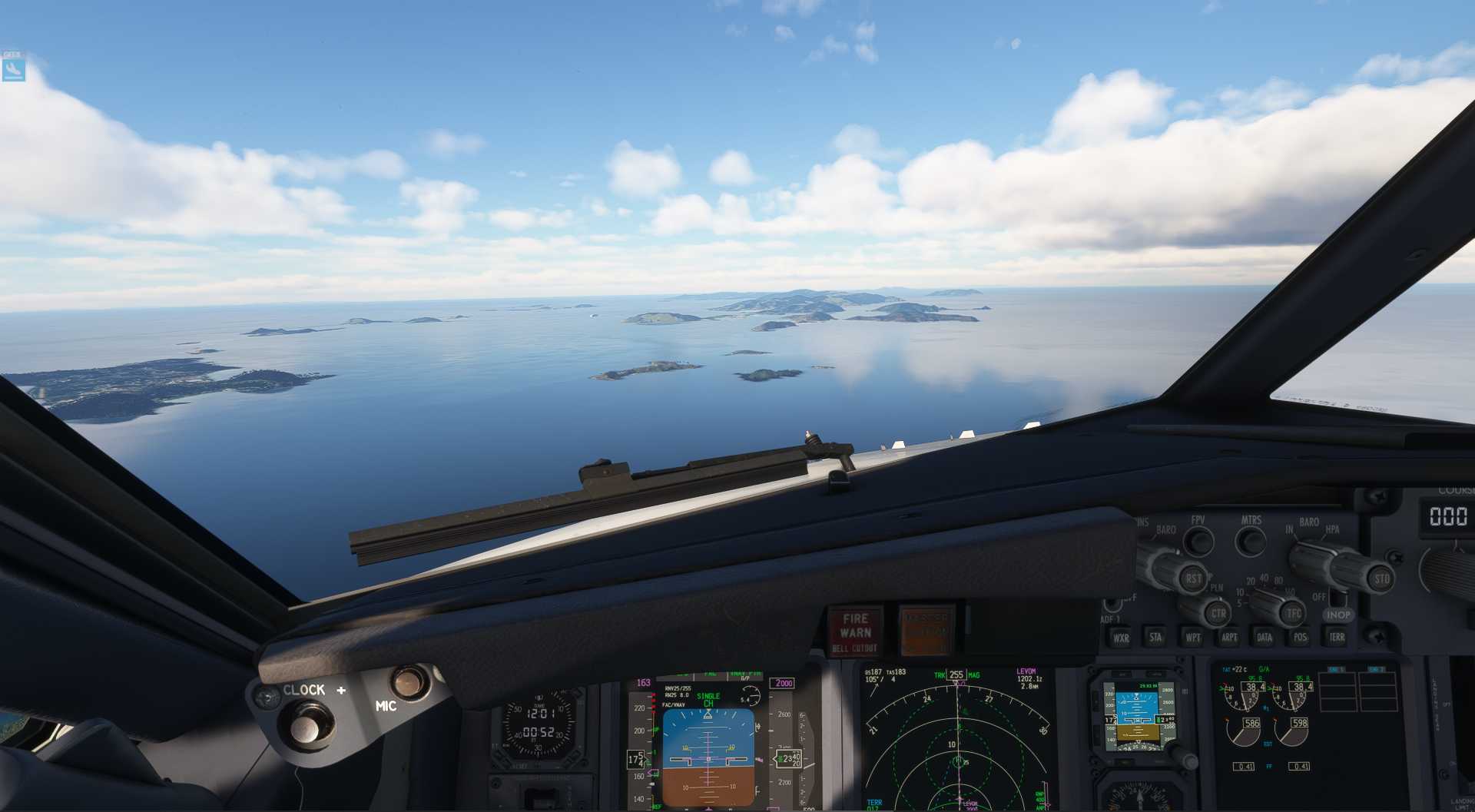Image resolution: width=1475 pixels, height=812 pixels.
Task: Toggle the DATA map button
Action: coord(1264,637)
